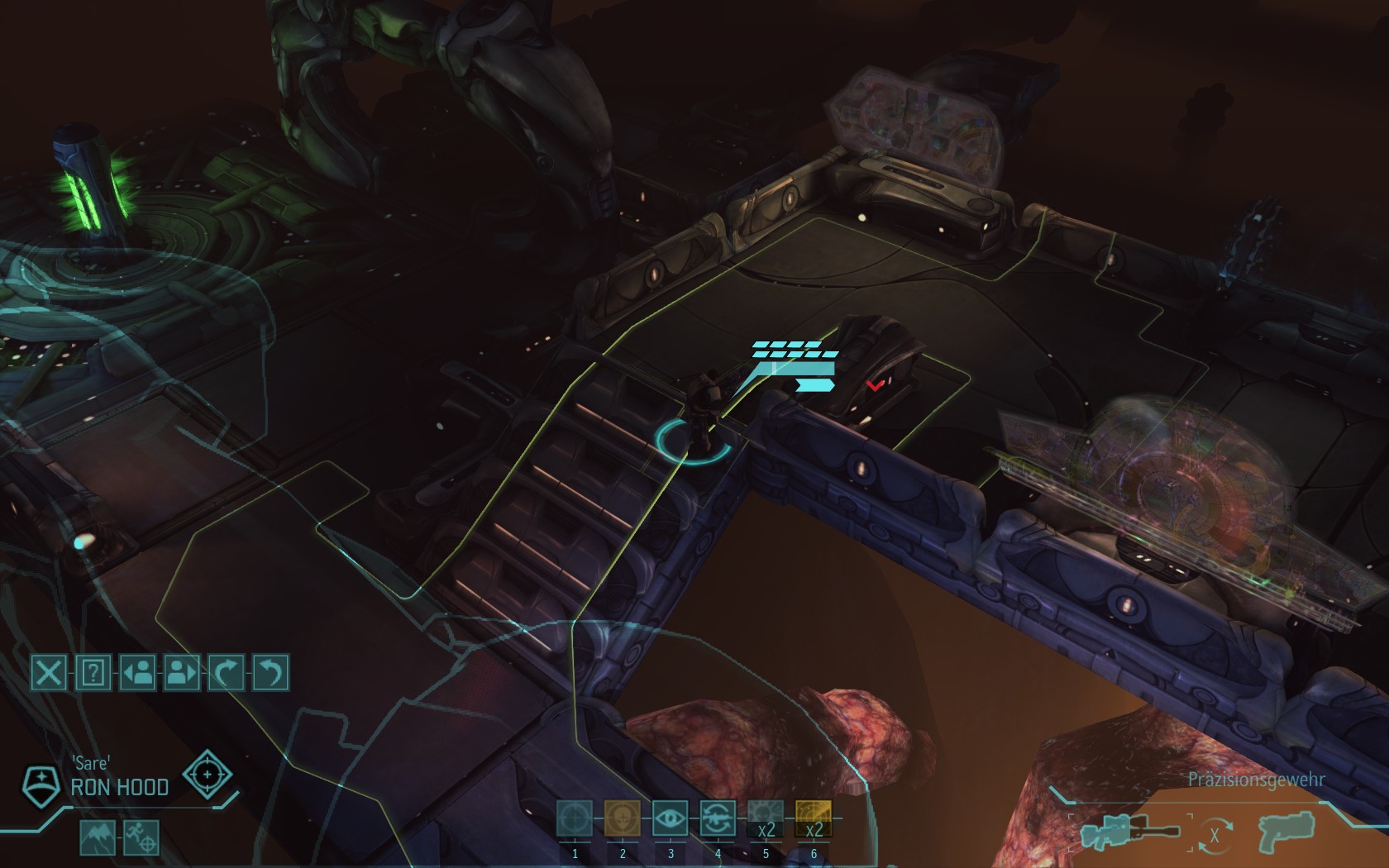
Task: Activate the crosshair fire ability
Action: [x=575, y=818]
